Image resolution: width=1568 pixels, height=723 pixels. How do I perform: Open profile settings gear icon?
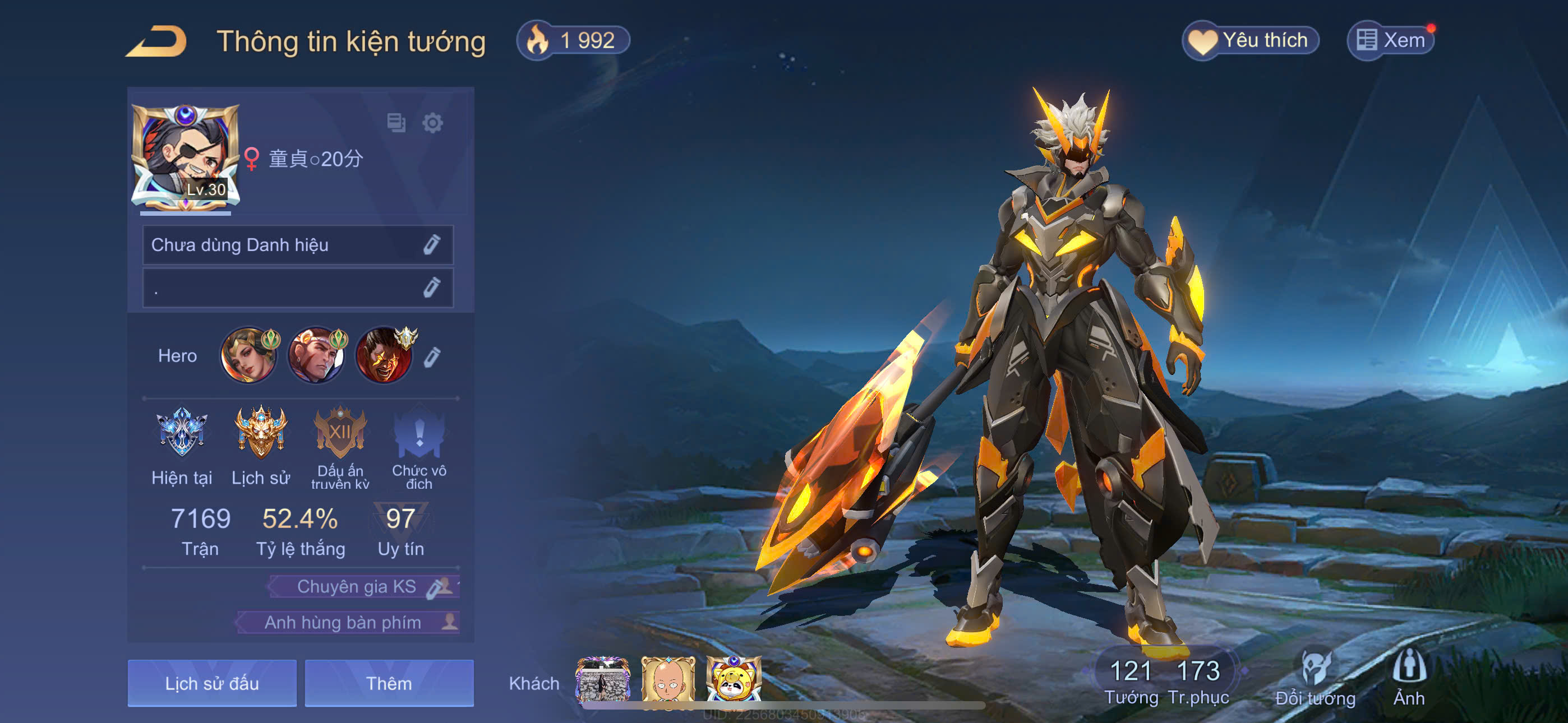tap(432, 123)
